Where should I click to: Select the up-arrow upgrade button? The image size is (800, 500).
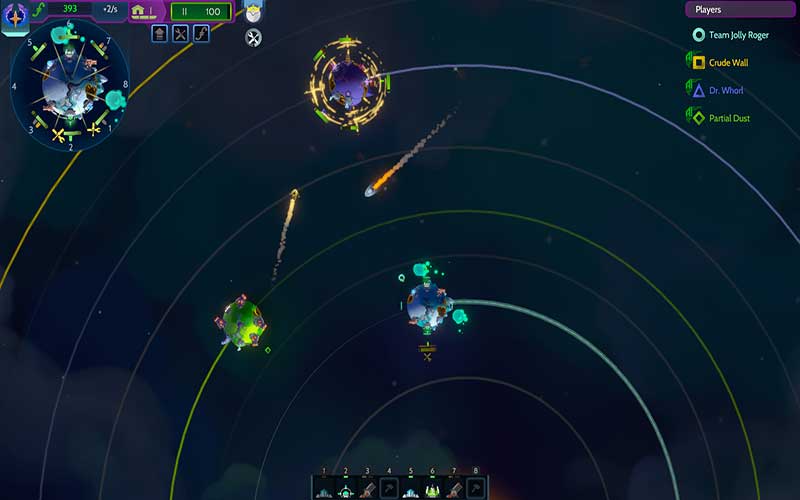(x=159, y=34)
